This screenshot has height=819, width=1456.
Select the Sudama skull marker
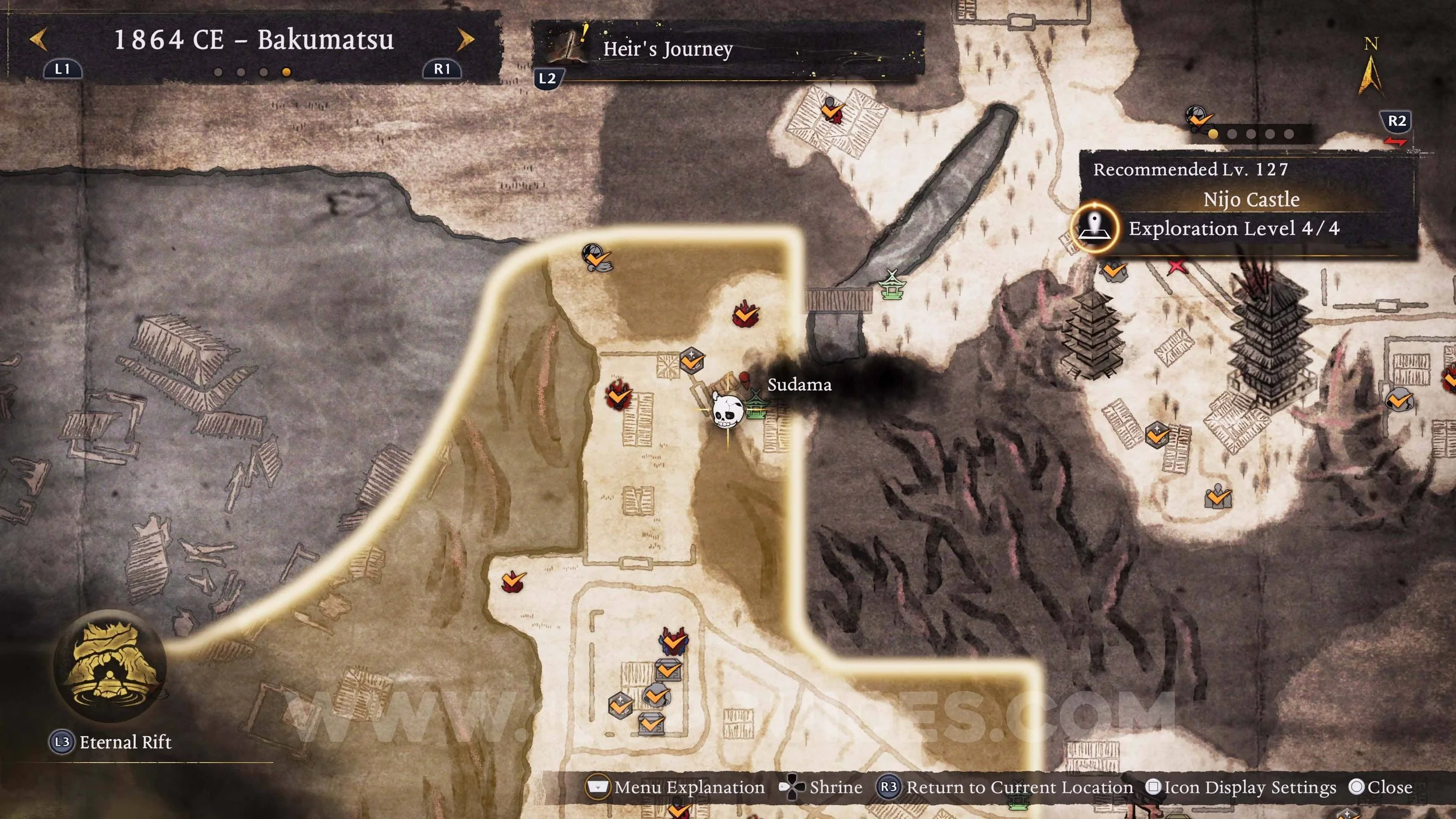pos(727,411)
